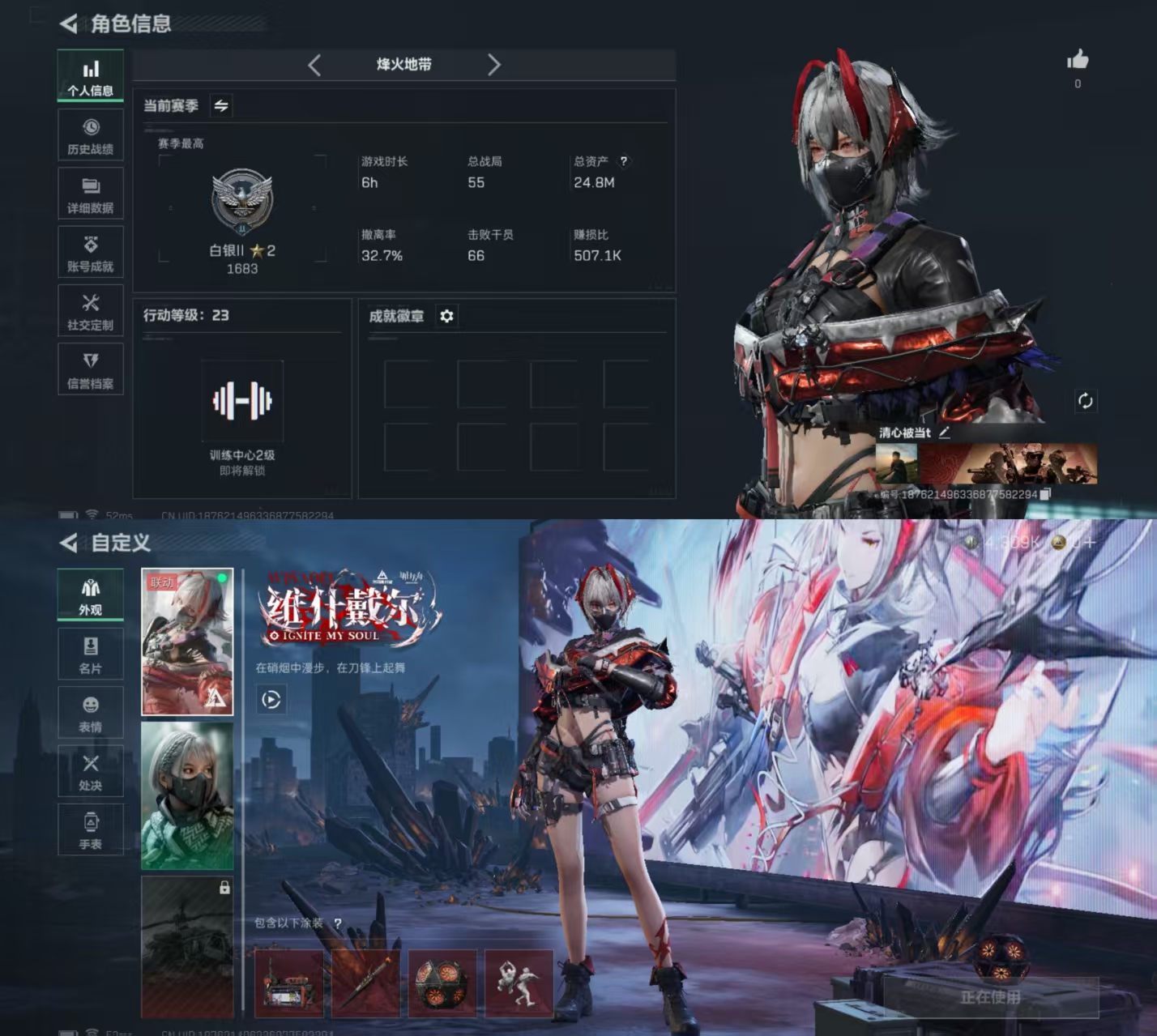Open the 成就徽章 badge settings gear
The width and height of the screenshot is (1157, 1036).
(x=446, y=317)
